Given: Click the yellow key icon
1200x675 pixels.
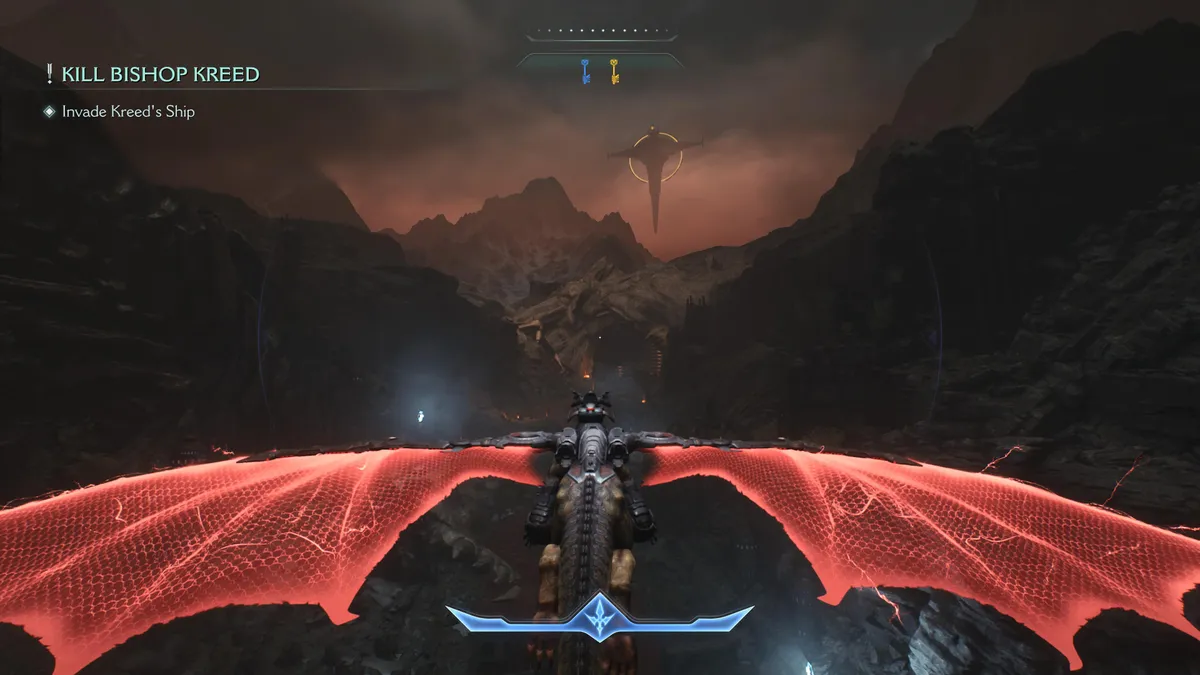Looking at the screenshot, I should pos(614,72).
